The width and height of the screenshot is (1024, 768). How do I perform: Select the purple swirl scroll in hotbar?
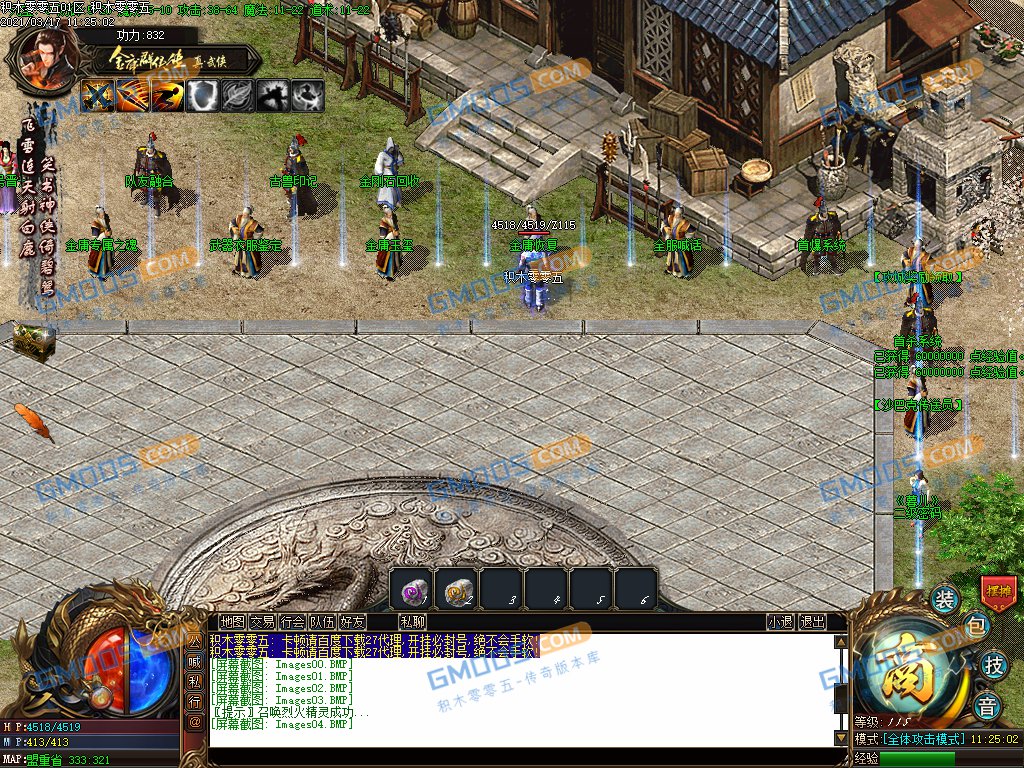(x=411, y=589)
